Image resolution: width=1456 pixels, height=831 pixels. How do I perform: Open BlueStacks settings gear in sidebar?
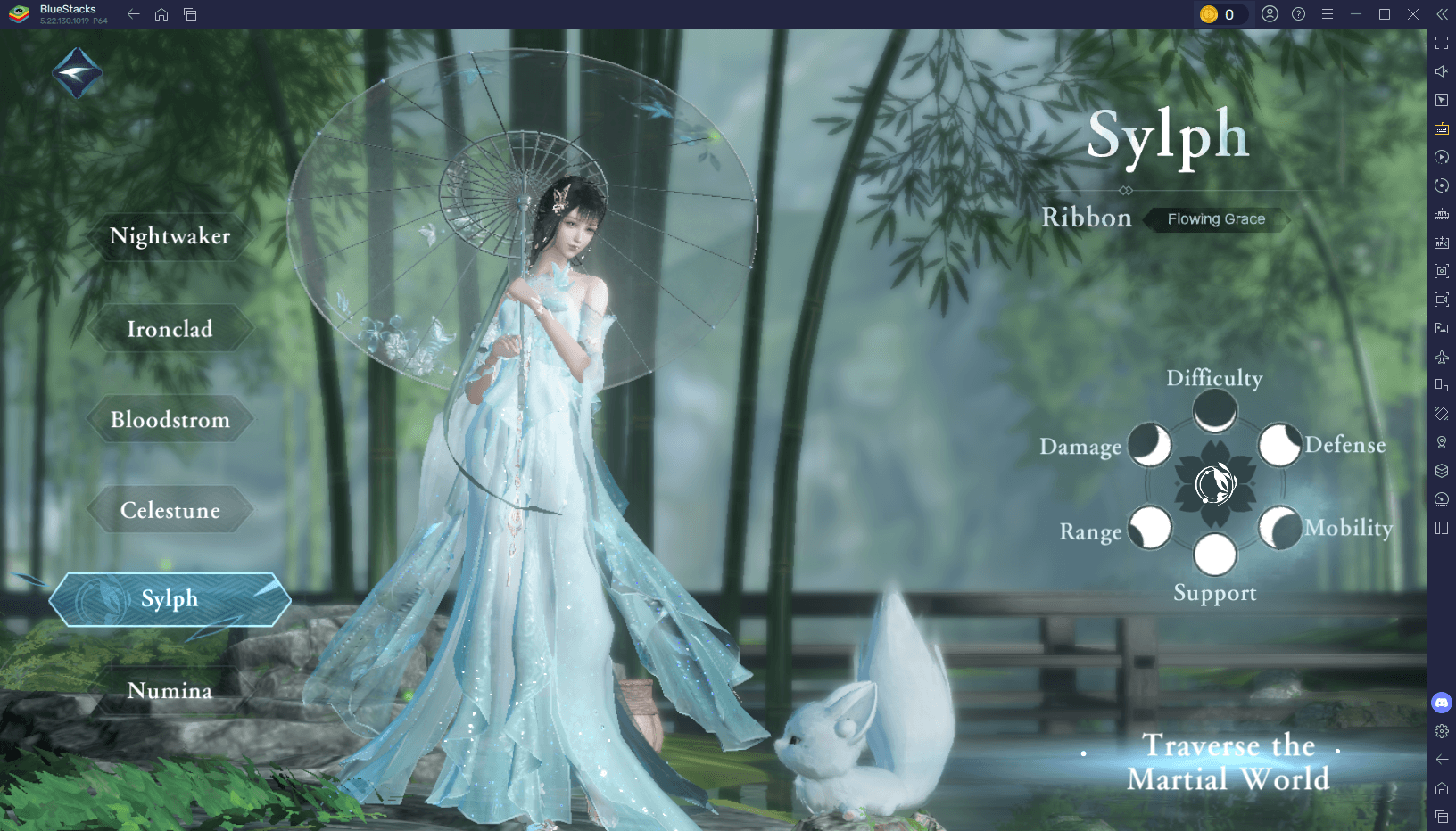[x=1442, y=731]
